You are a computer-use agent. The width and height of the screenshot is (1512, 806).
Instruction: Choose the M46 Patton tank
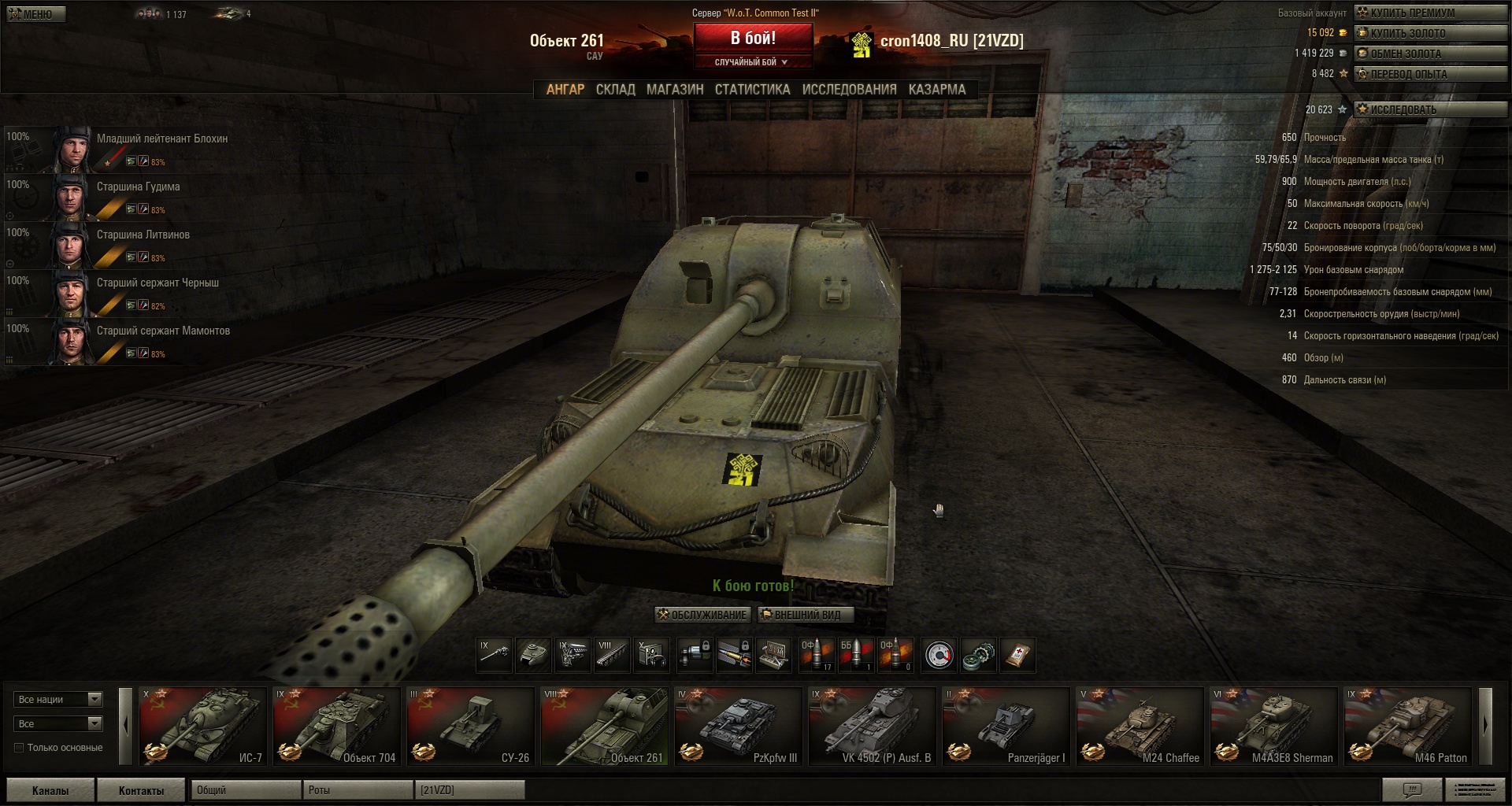(1407, 727)
